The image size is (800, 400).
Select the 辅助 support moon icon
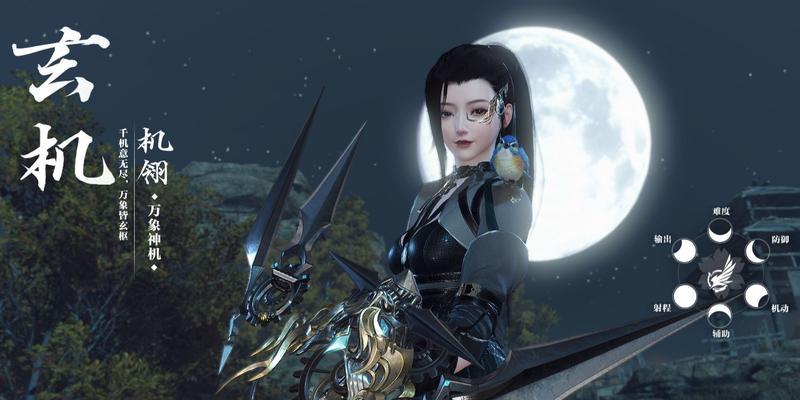click(x=719, y=315)
